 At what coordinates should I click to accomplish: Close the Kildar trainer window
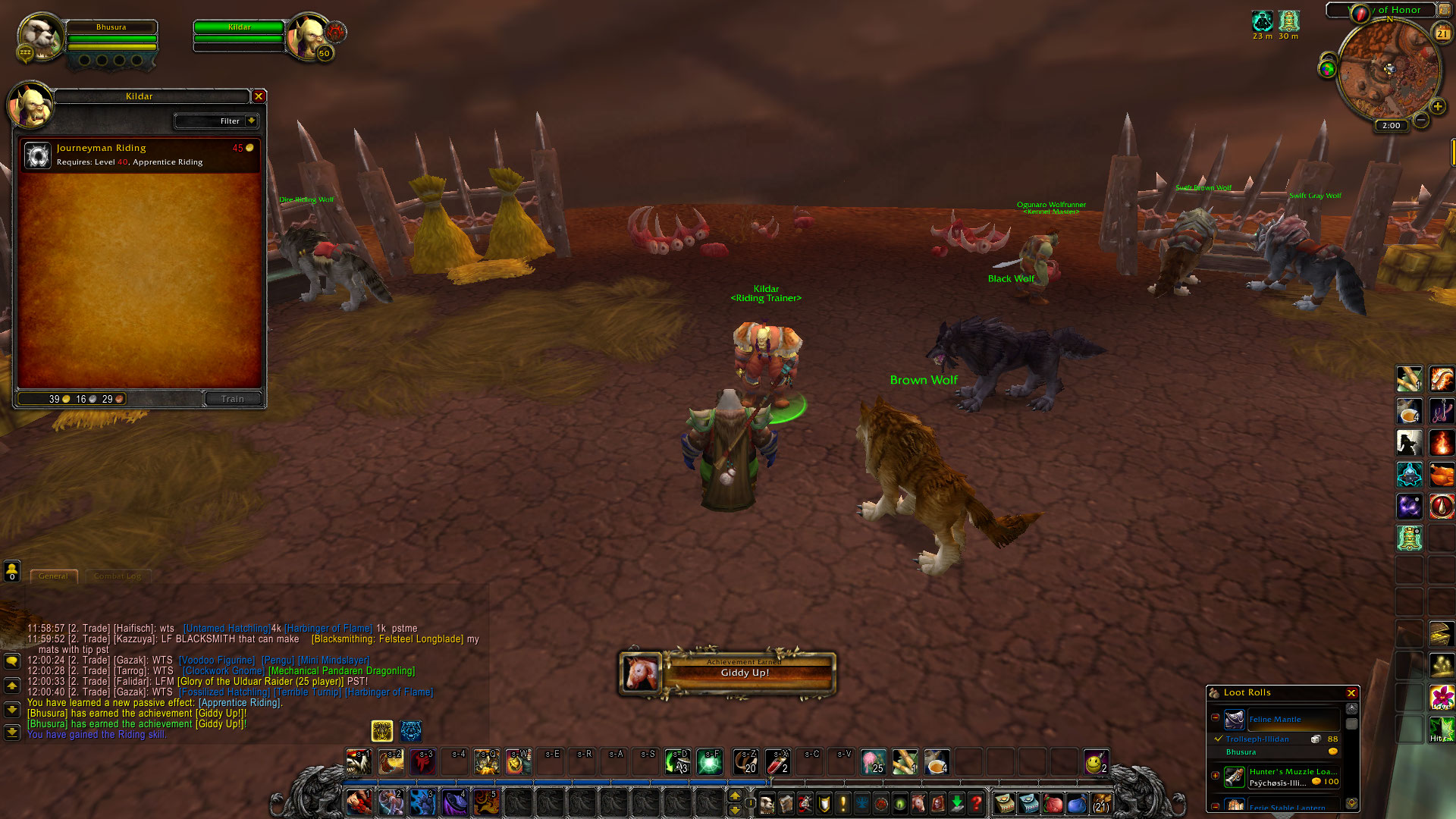pyautogui.click(x=259, y=96)
